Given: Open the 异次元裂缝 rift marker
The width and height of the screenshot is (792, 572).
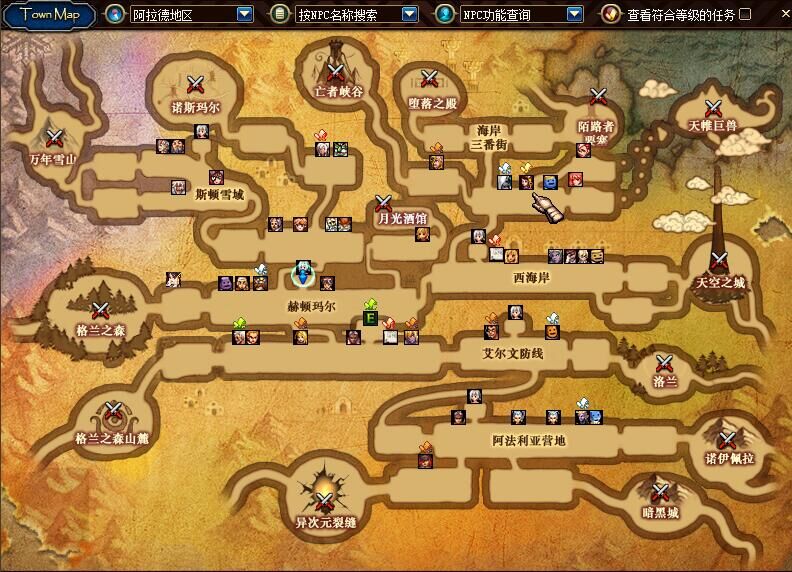Looking at the screenshot, I should [325, 500].
